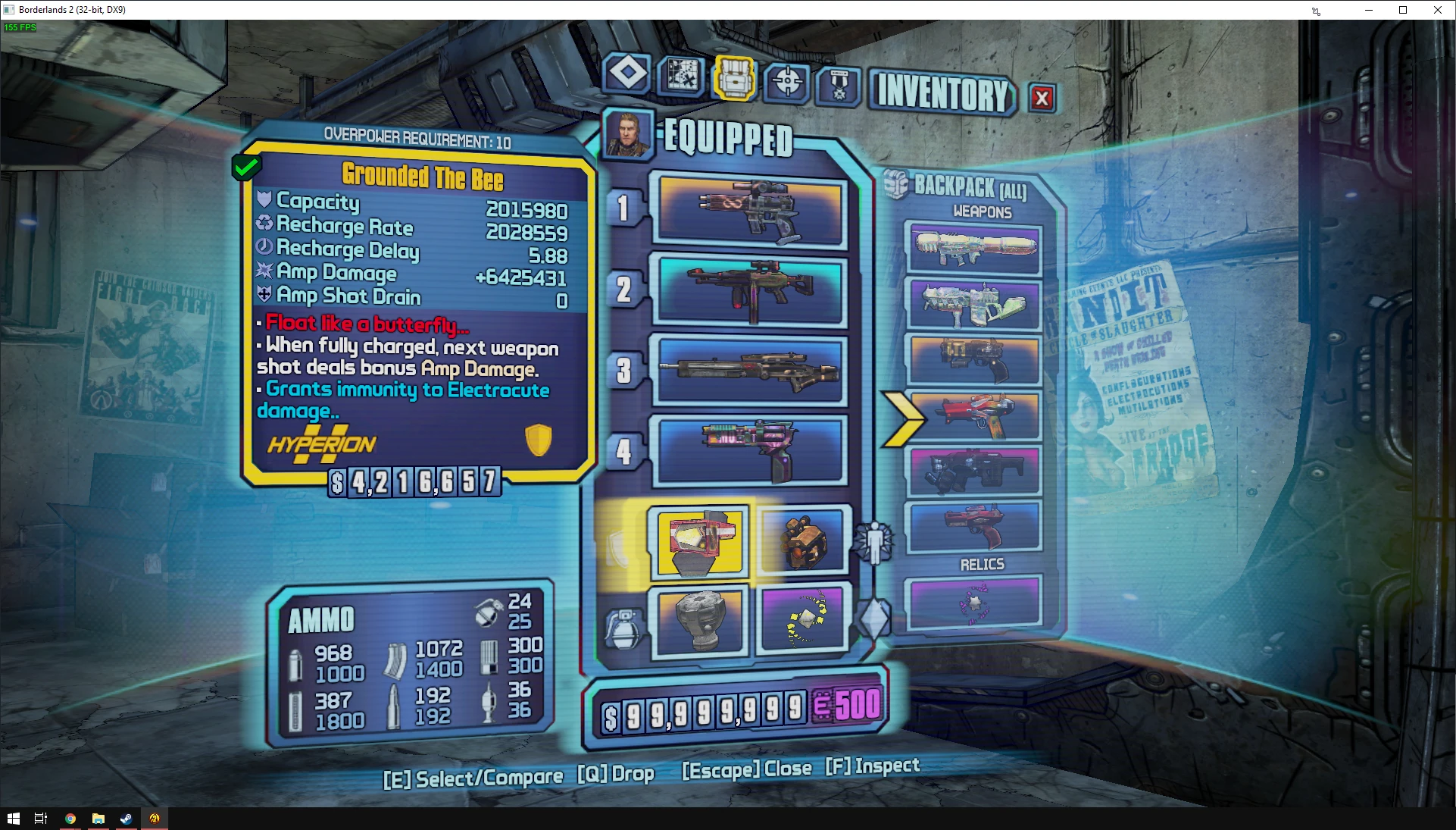Viewport: 1456px width, 830px height.
Task: Select the pistol in weapon slot 4
Action: point(750,451)
